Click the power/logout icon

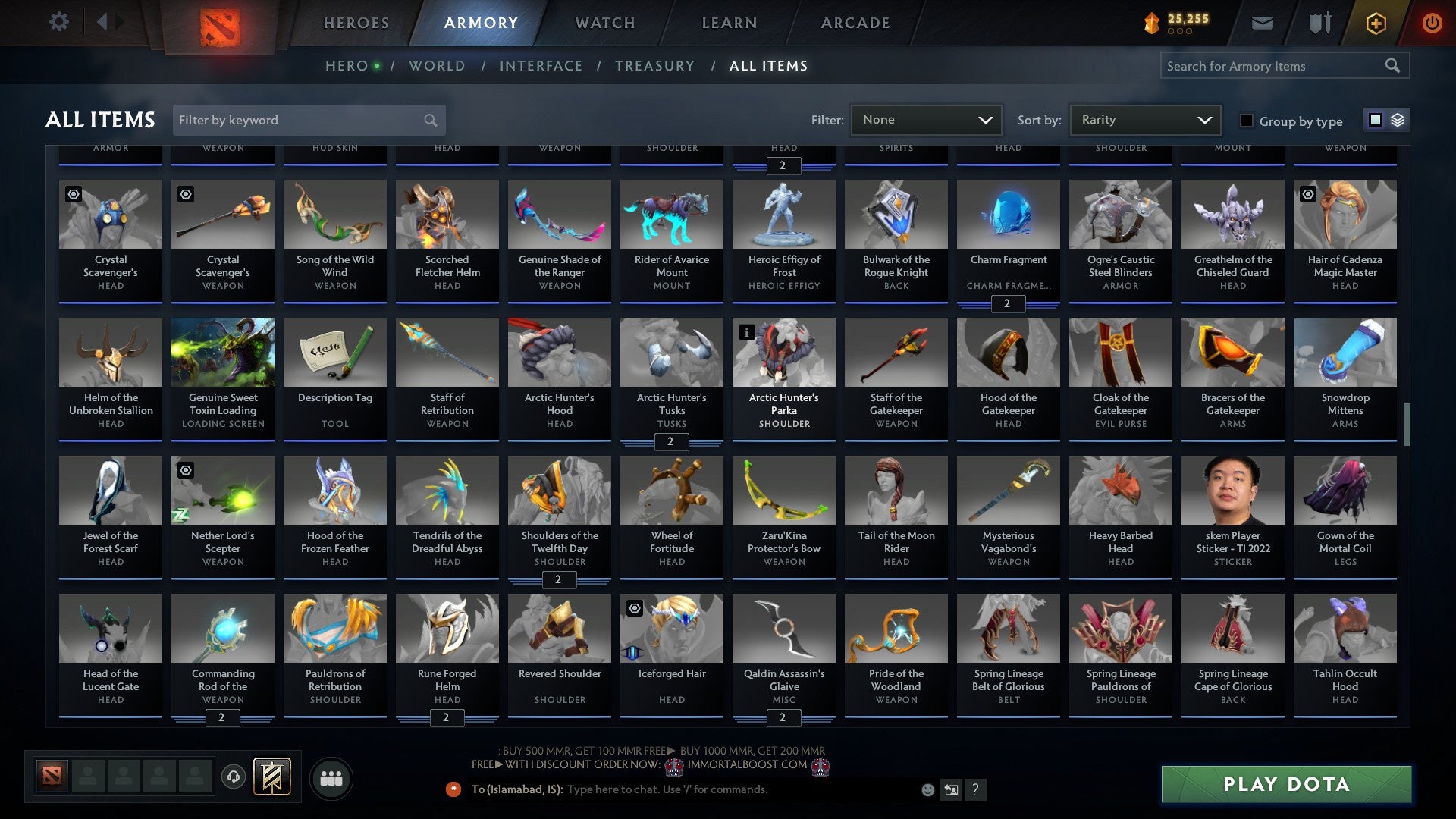point(1432,22)
